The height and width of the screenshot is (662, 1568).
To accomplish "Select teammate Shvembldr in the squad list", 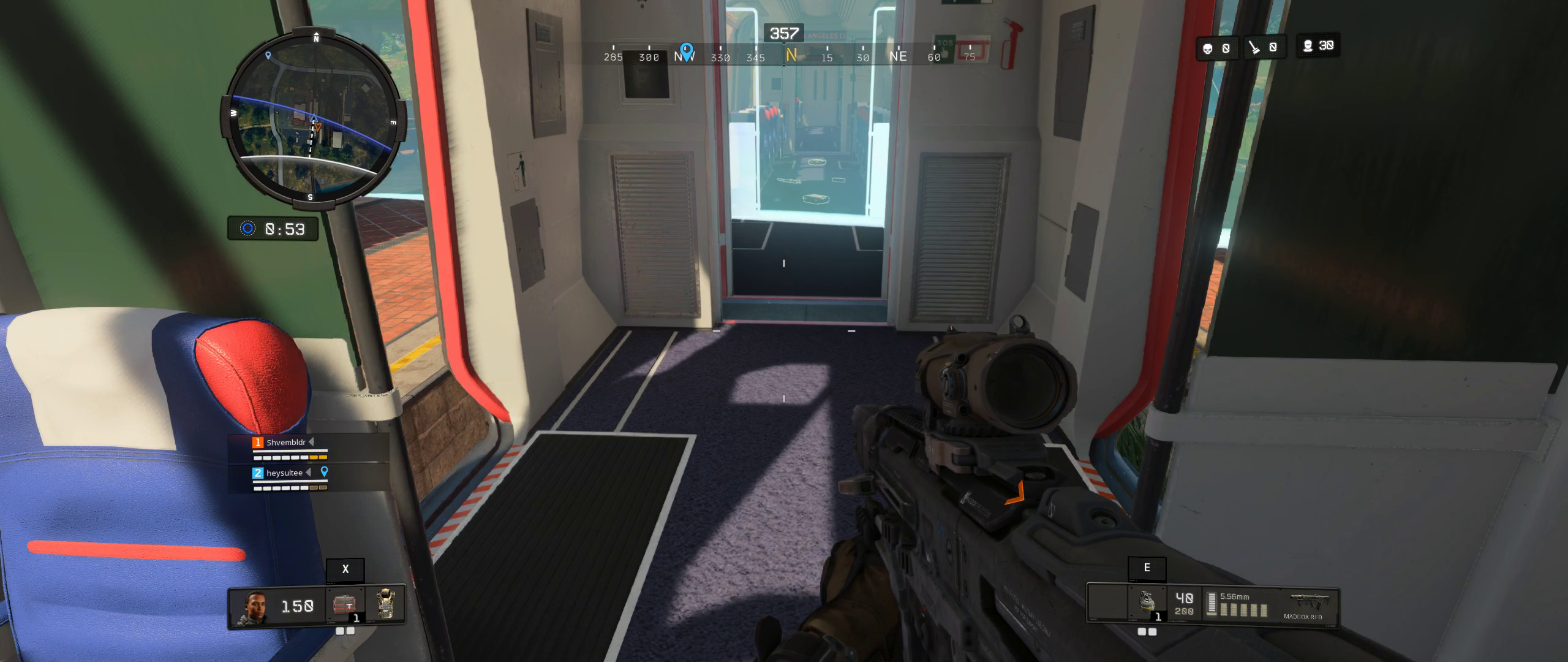I will 285,443.
